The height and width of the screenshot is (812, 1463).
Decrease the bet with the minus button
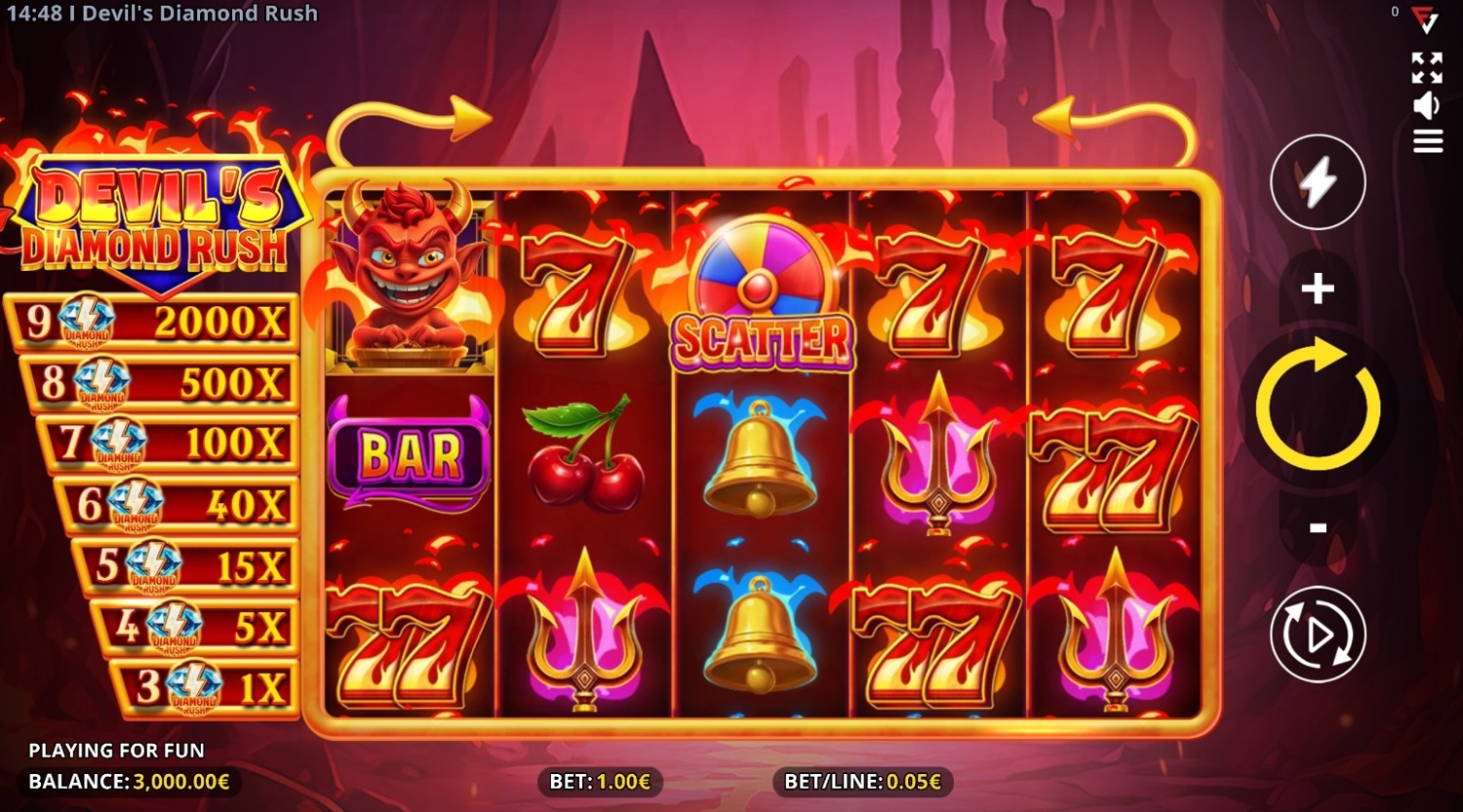[1318, 528]
